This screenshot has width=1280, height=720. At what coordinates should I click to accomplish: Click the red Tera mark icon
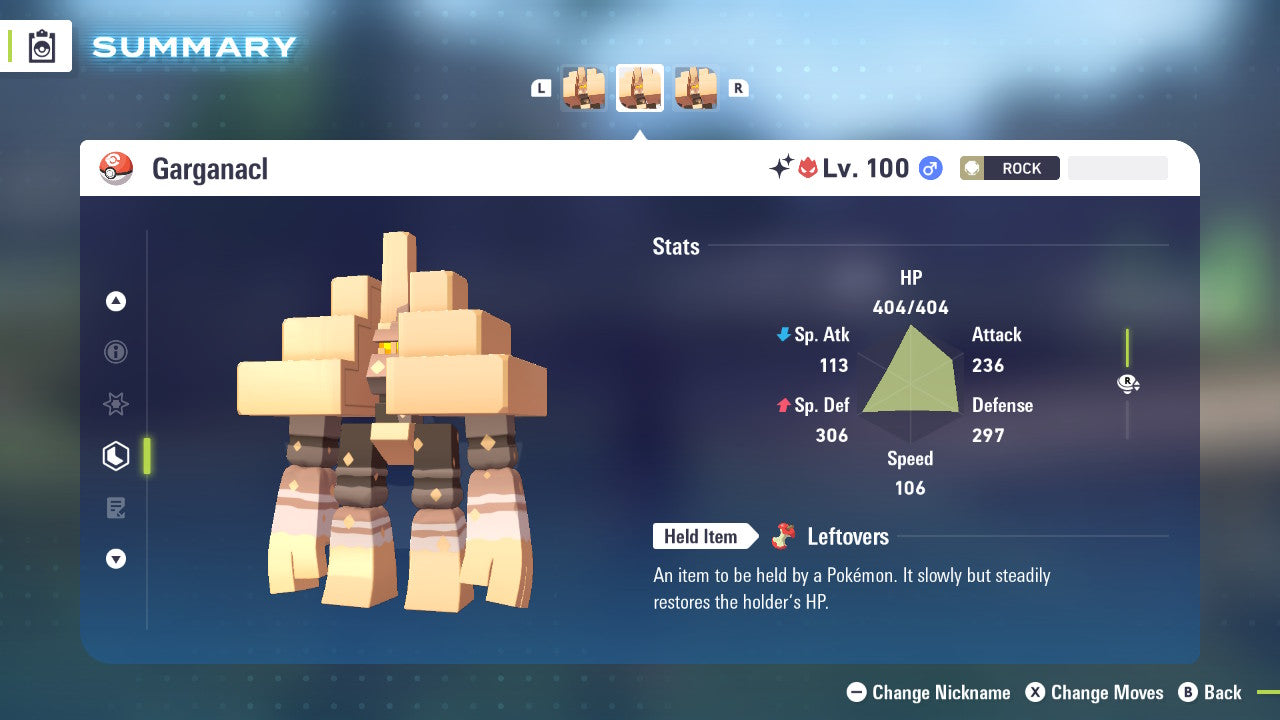[806, 167]
